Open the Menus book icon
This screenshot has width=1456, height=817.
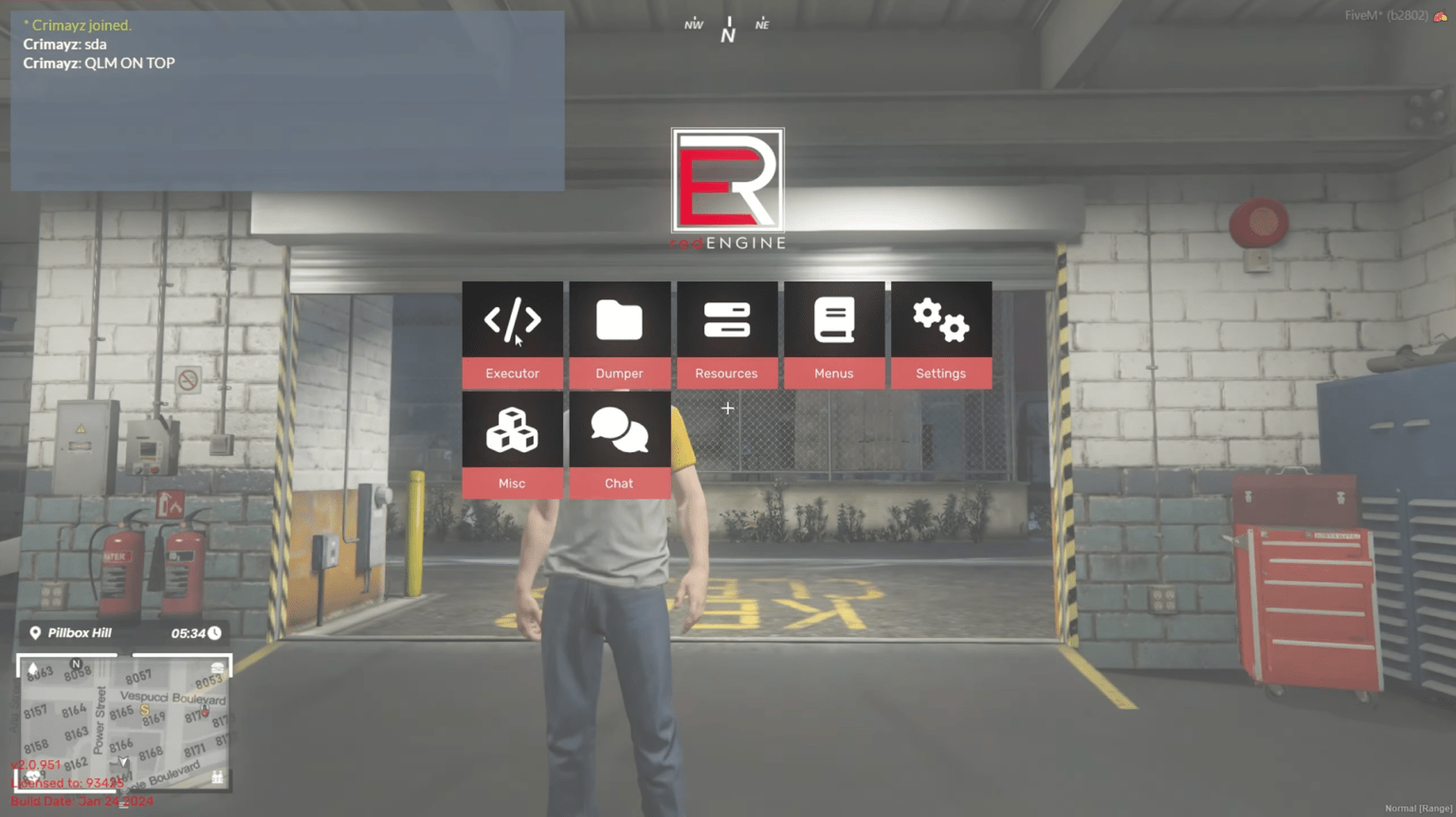tap(834, 320)
